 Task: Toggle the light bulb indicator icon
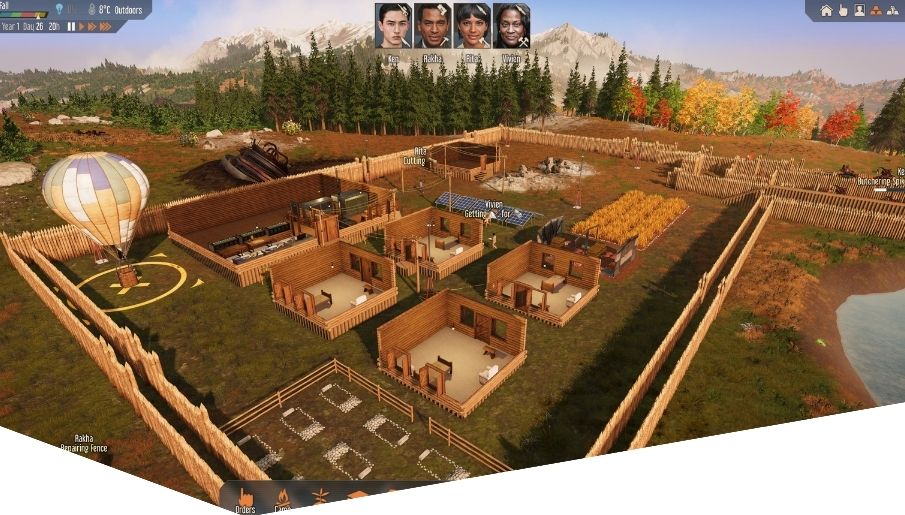coord(59,10)
